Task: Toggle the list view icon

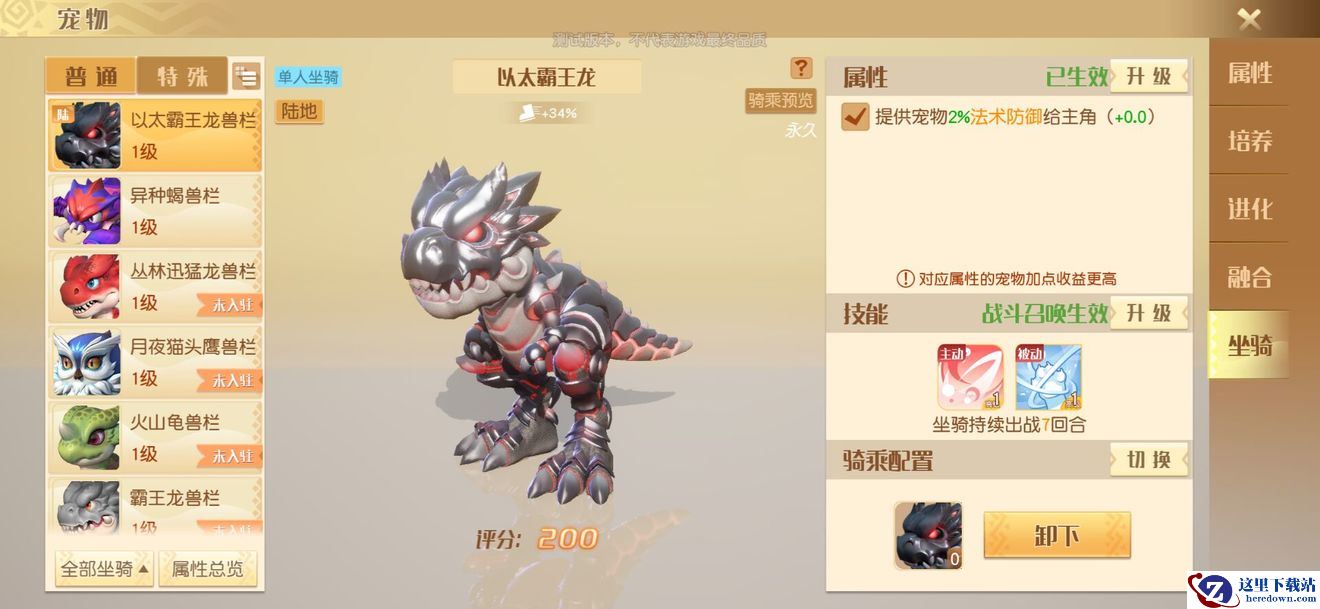Action: coord(246,76)
